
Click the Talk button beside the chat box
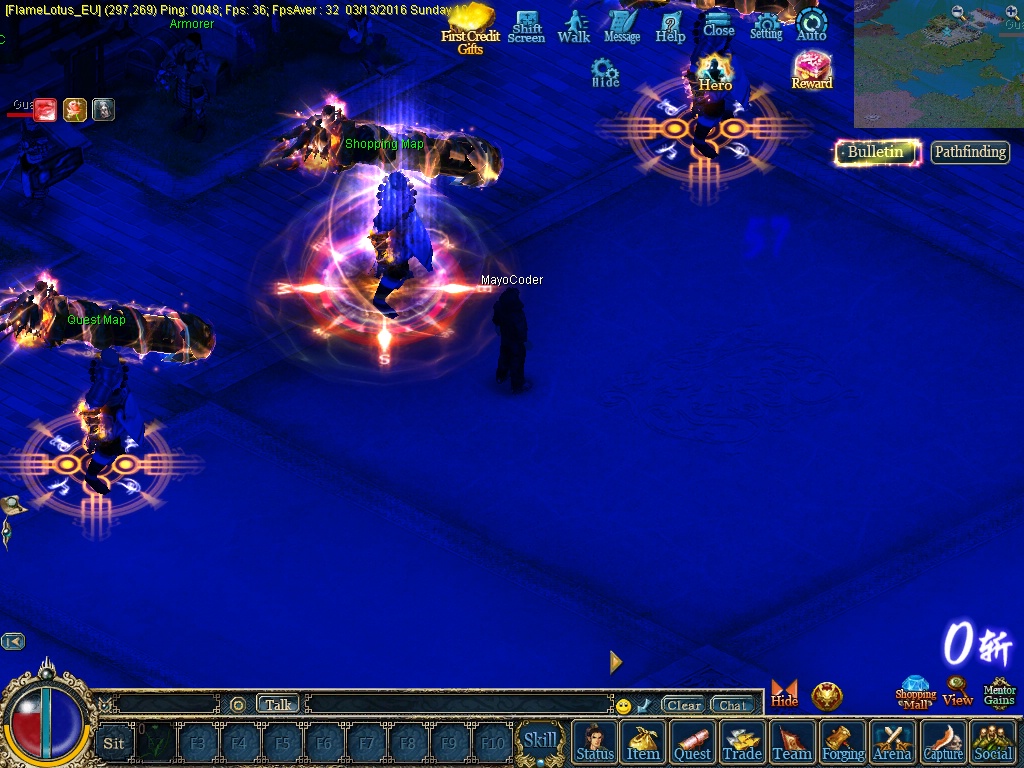(278, 704)
